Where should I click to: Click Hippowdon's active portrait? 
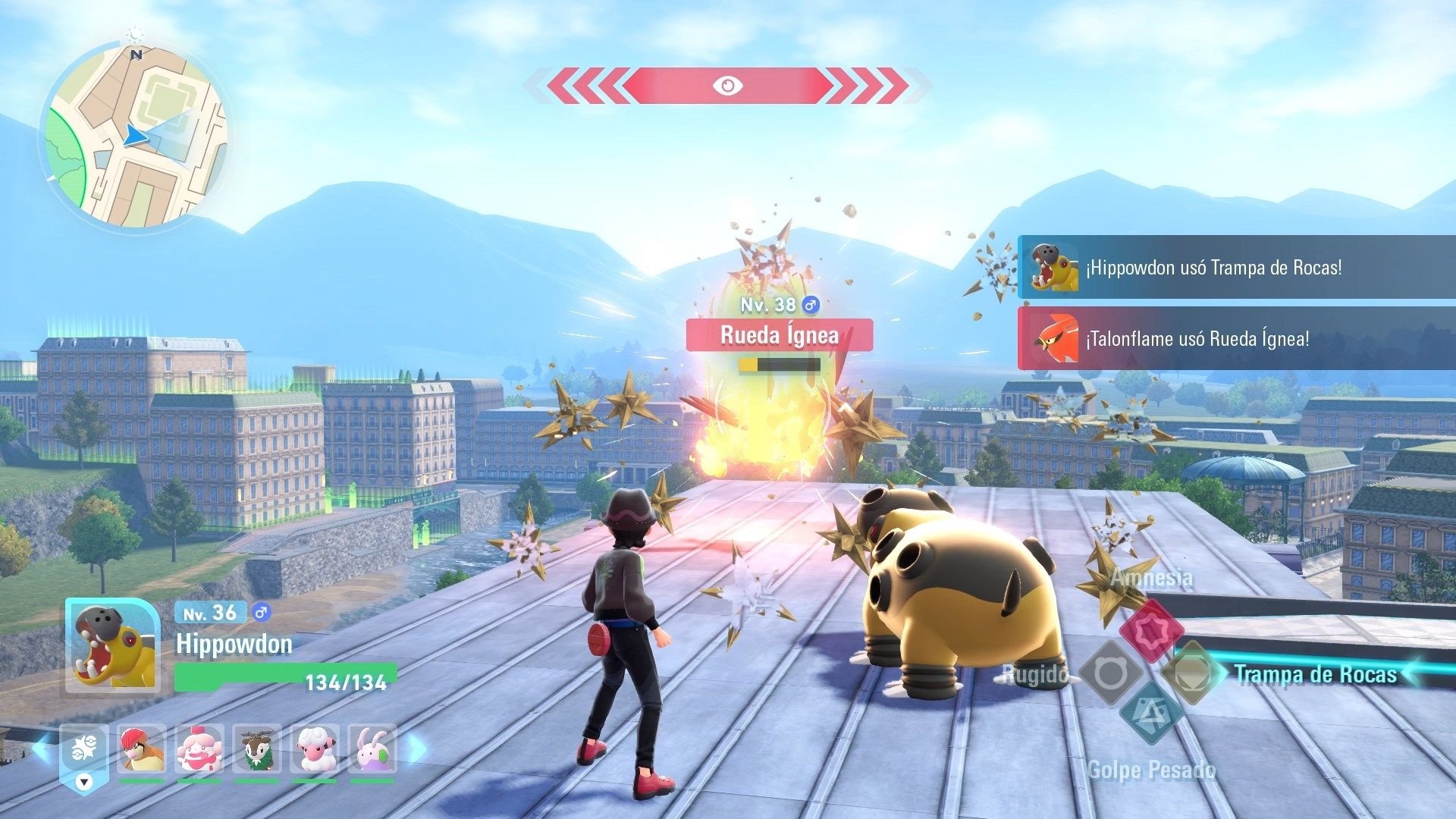pos(113,646)
